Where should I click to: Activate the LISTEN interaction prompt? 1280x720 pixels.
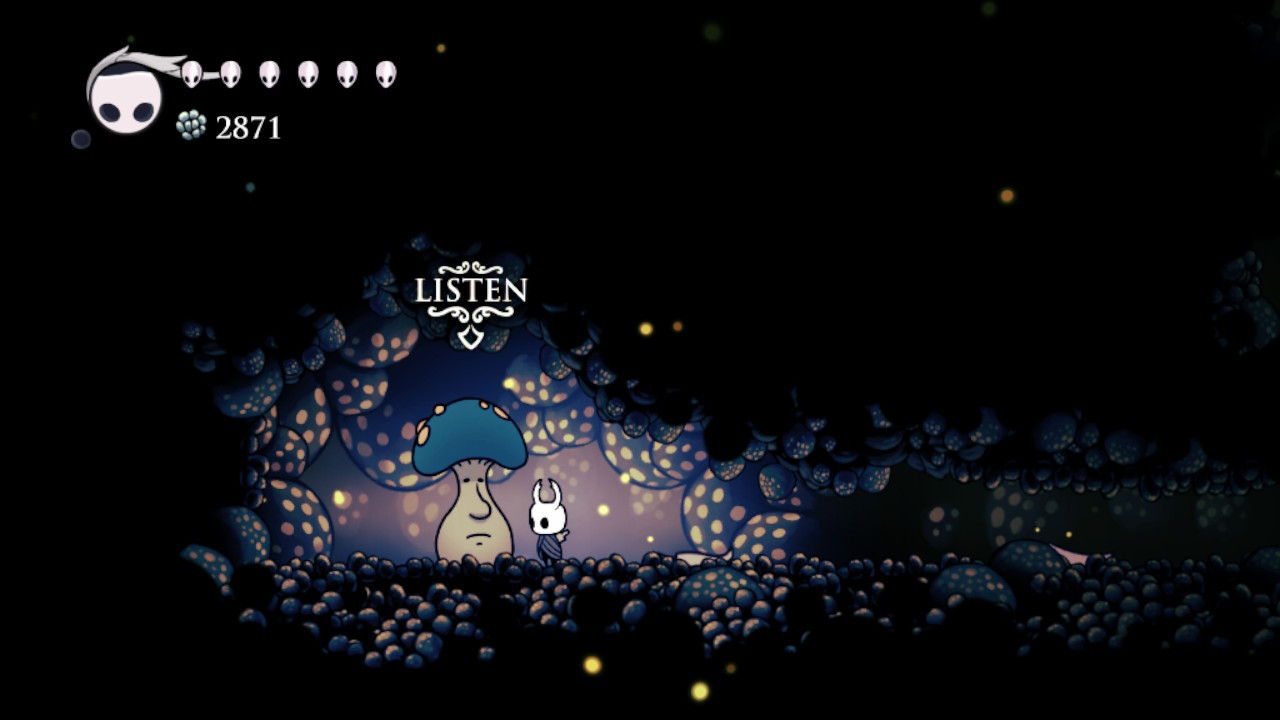click(x=470, y=290)
